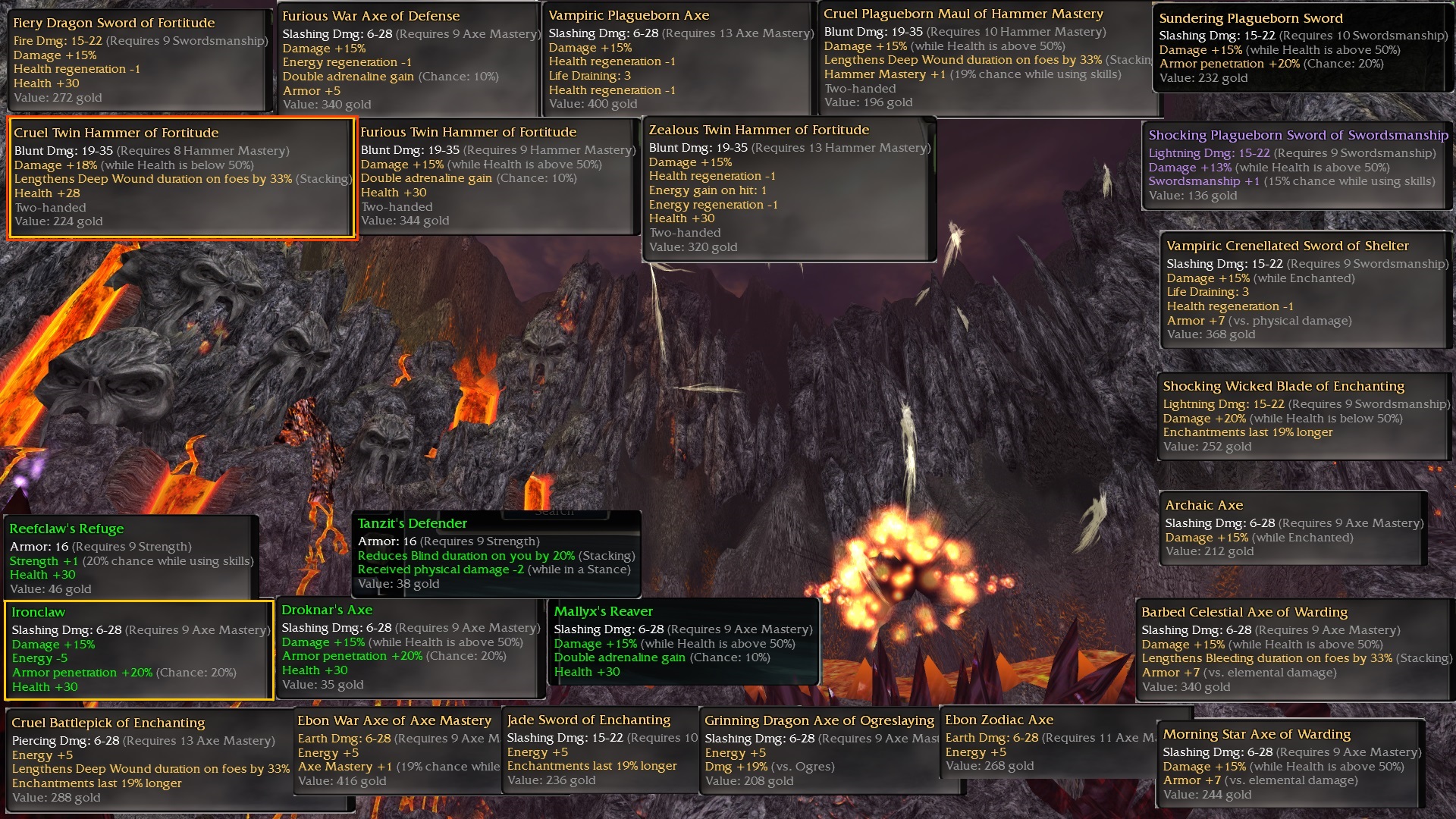Choose the Mallyx's Reaver axe panel
The image size is (1456, 819).
coord(682,642)
